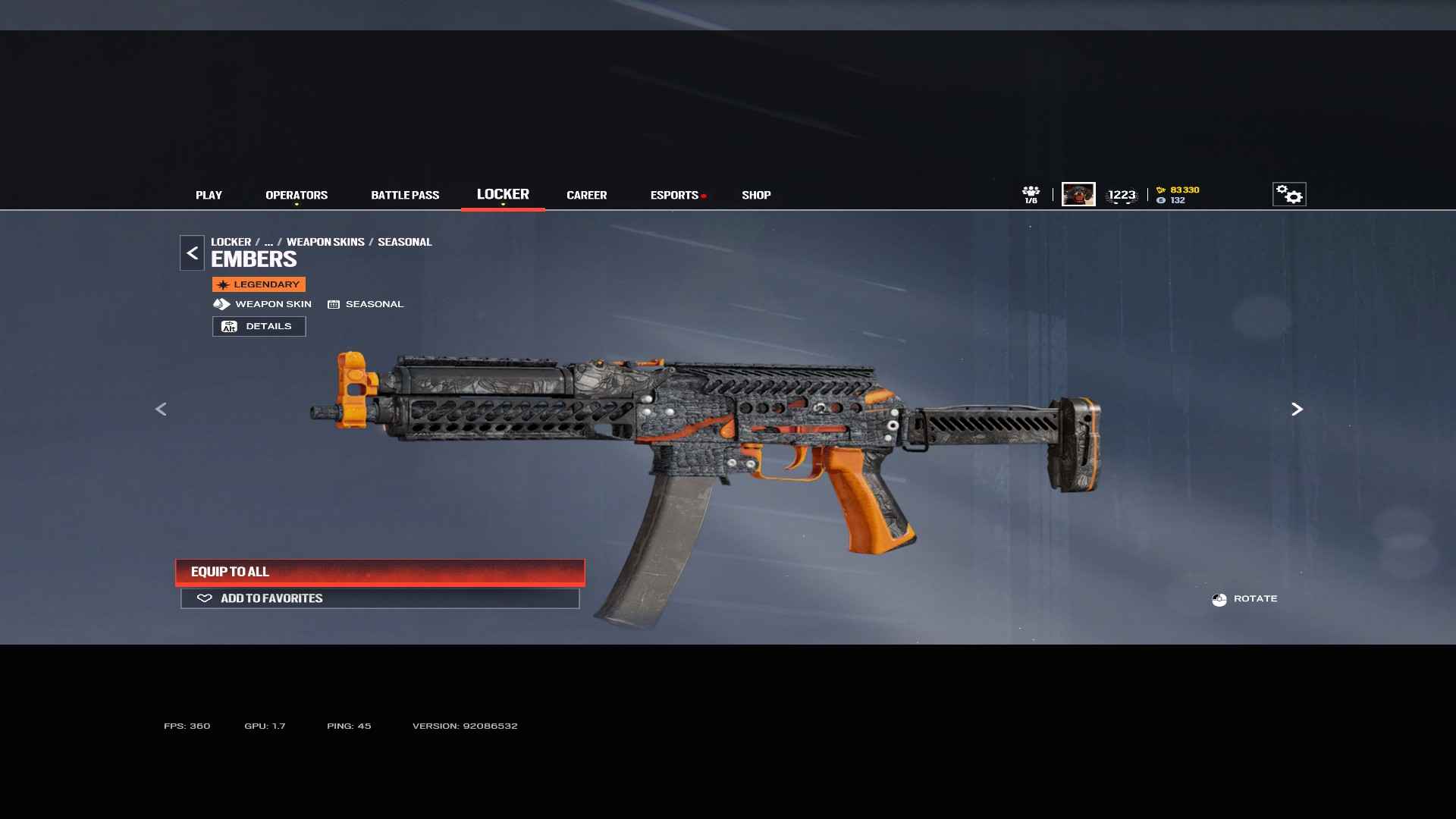
Task: Open the squad party icon
Action: click(x=1031, y=194)
